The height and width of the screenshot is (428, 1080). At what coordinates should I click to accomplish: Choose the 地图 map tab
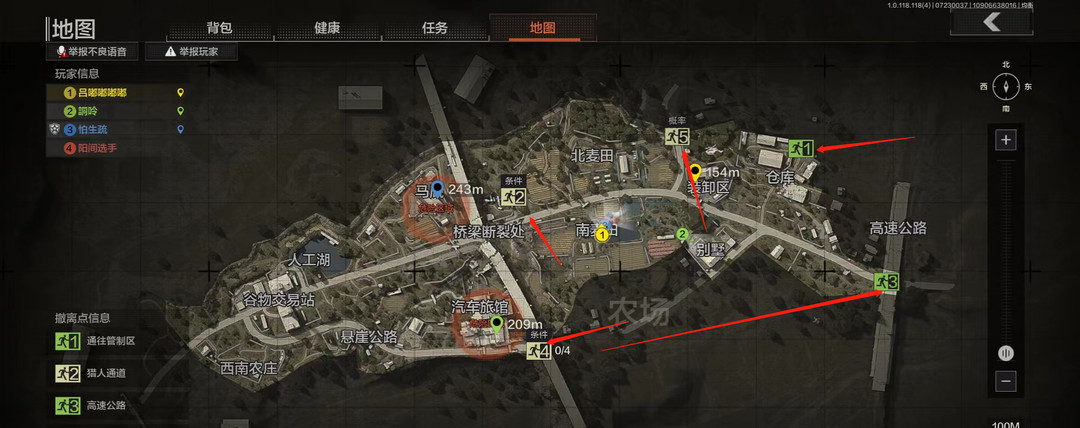(x=543, y=28)
